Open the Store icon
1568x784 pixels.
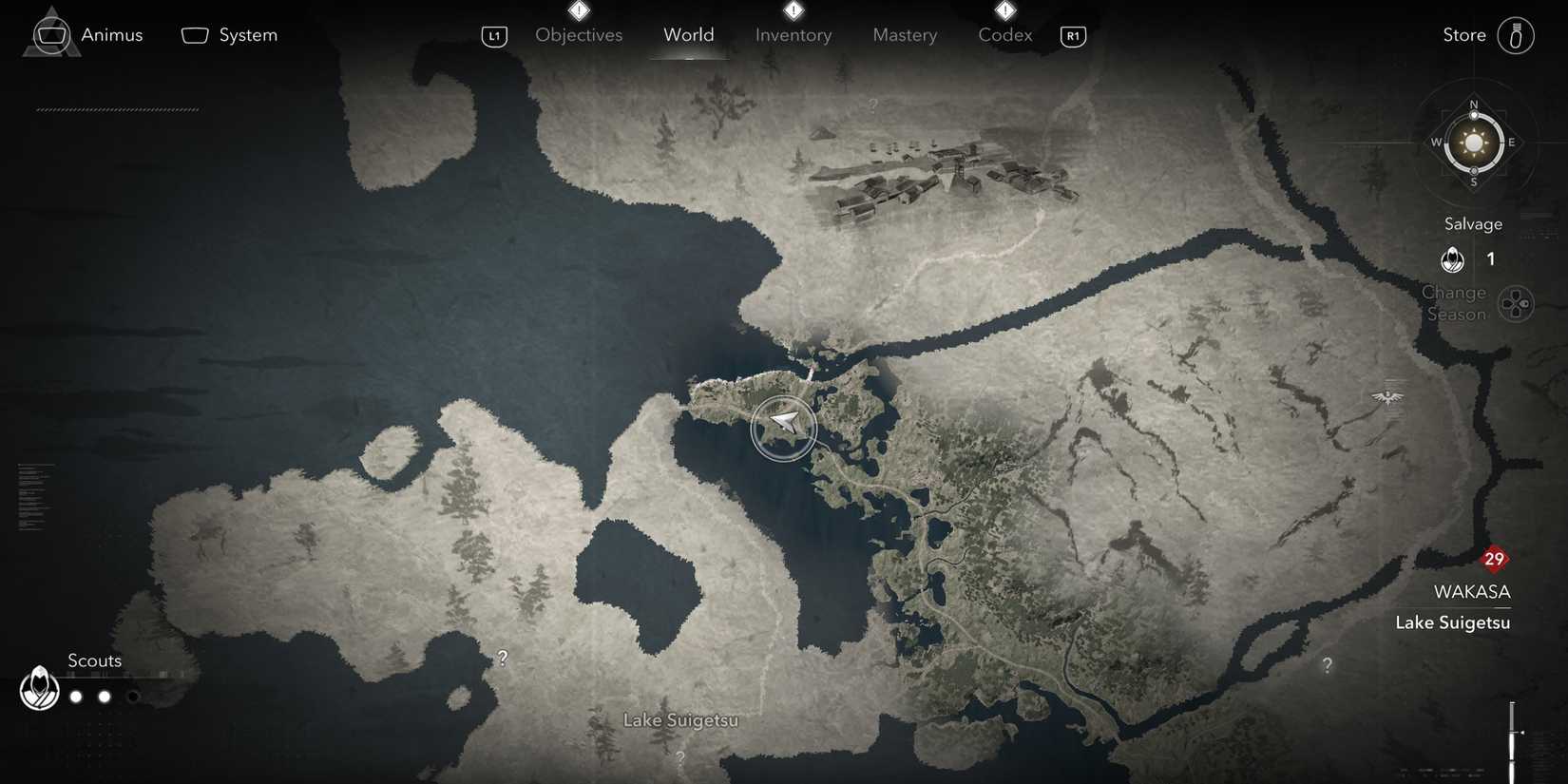(1516, 34)
